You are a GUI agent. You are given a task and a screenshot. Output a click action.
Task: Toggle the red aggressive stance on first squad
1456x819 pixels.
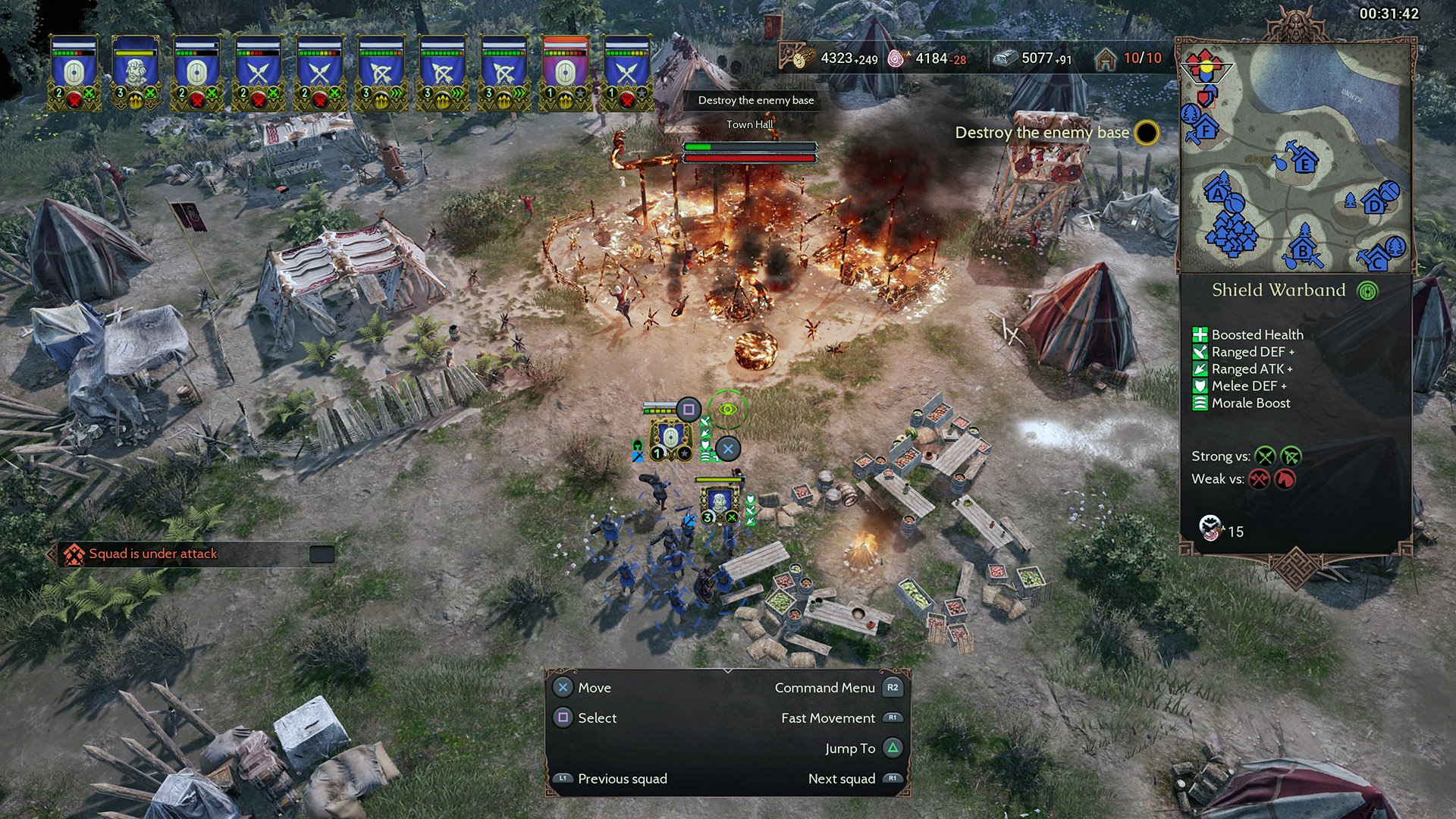point(74,99)
